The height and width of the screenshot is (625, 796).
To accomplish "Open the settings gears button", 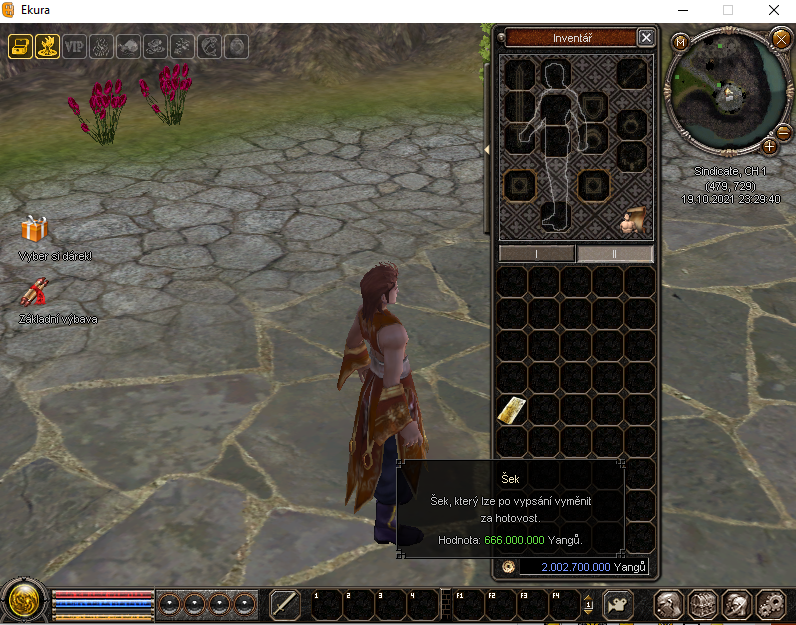I will [x=769, y=604].
